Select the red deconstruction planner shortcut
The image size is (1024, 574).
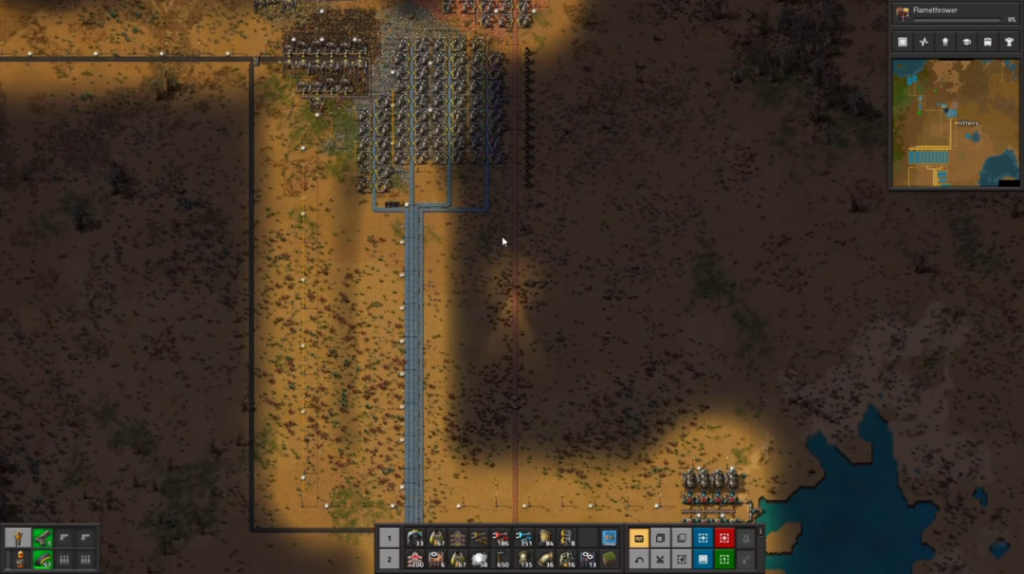pyautogui.click(x=724, y=538)
